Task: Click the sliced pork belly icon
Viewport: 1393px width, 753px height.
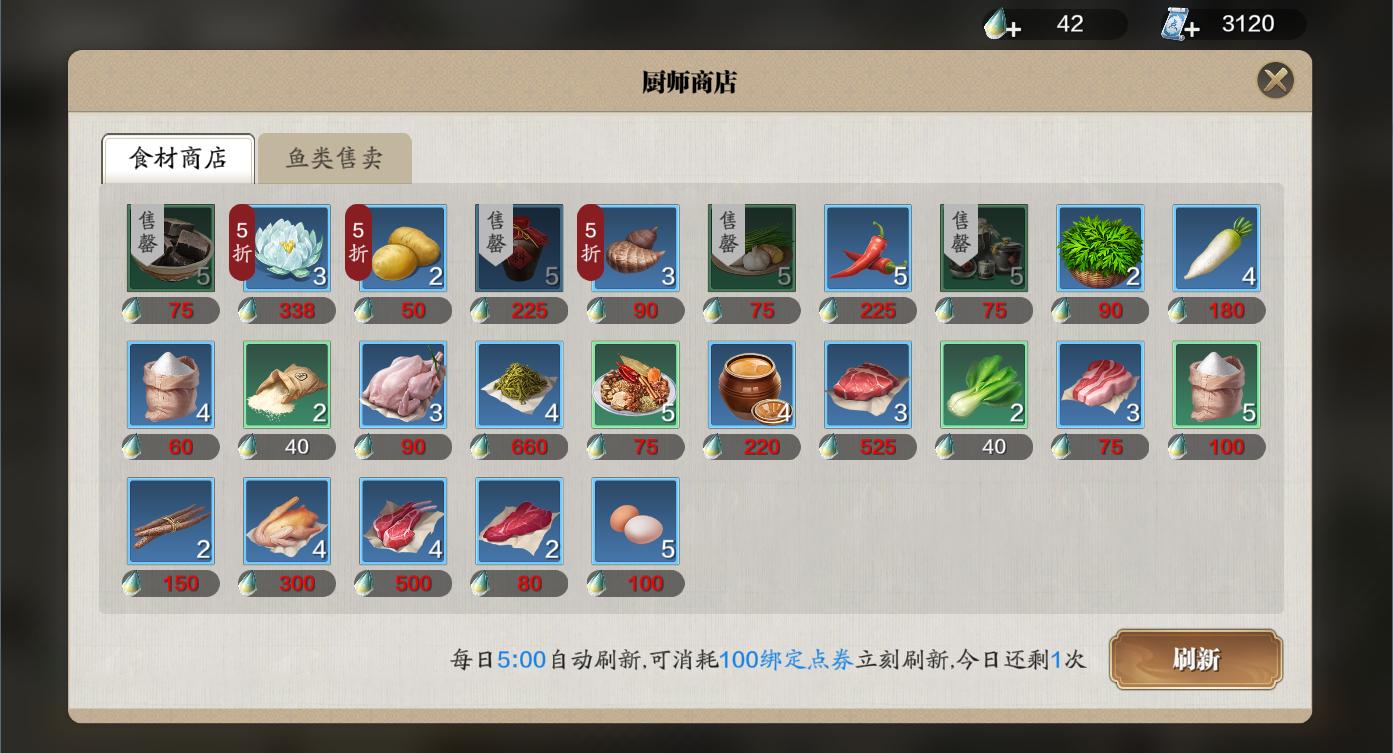Action: coord(1099,384)
